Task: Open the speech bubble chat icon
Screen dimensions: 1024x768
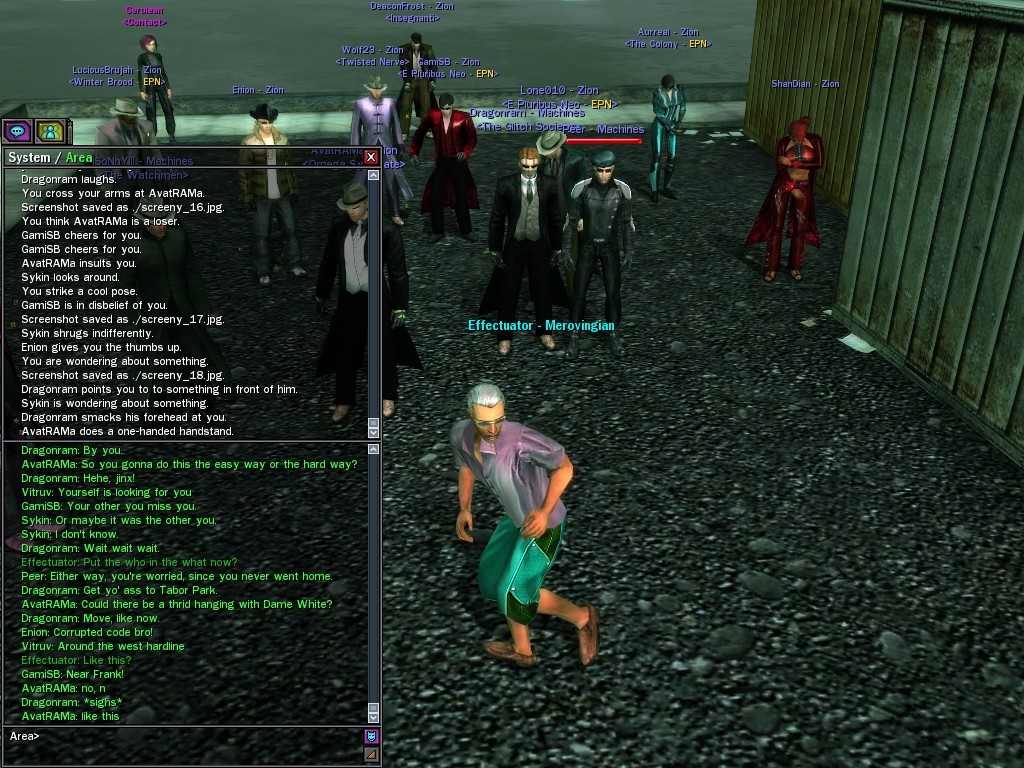Action: [16, 131]
